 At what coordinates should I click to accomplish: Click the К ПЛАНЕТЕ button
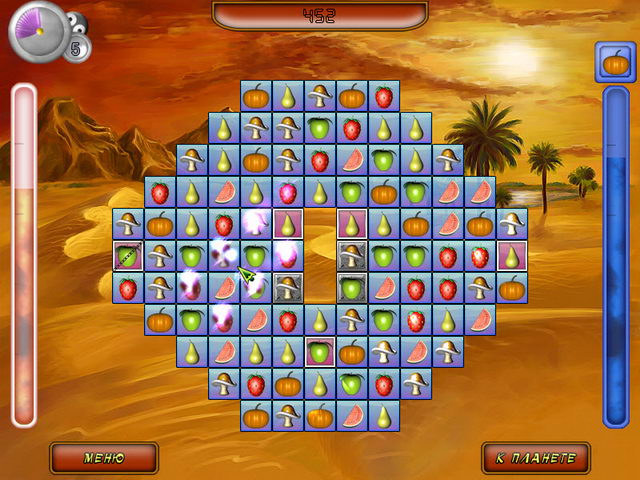tap(535, 458)
